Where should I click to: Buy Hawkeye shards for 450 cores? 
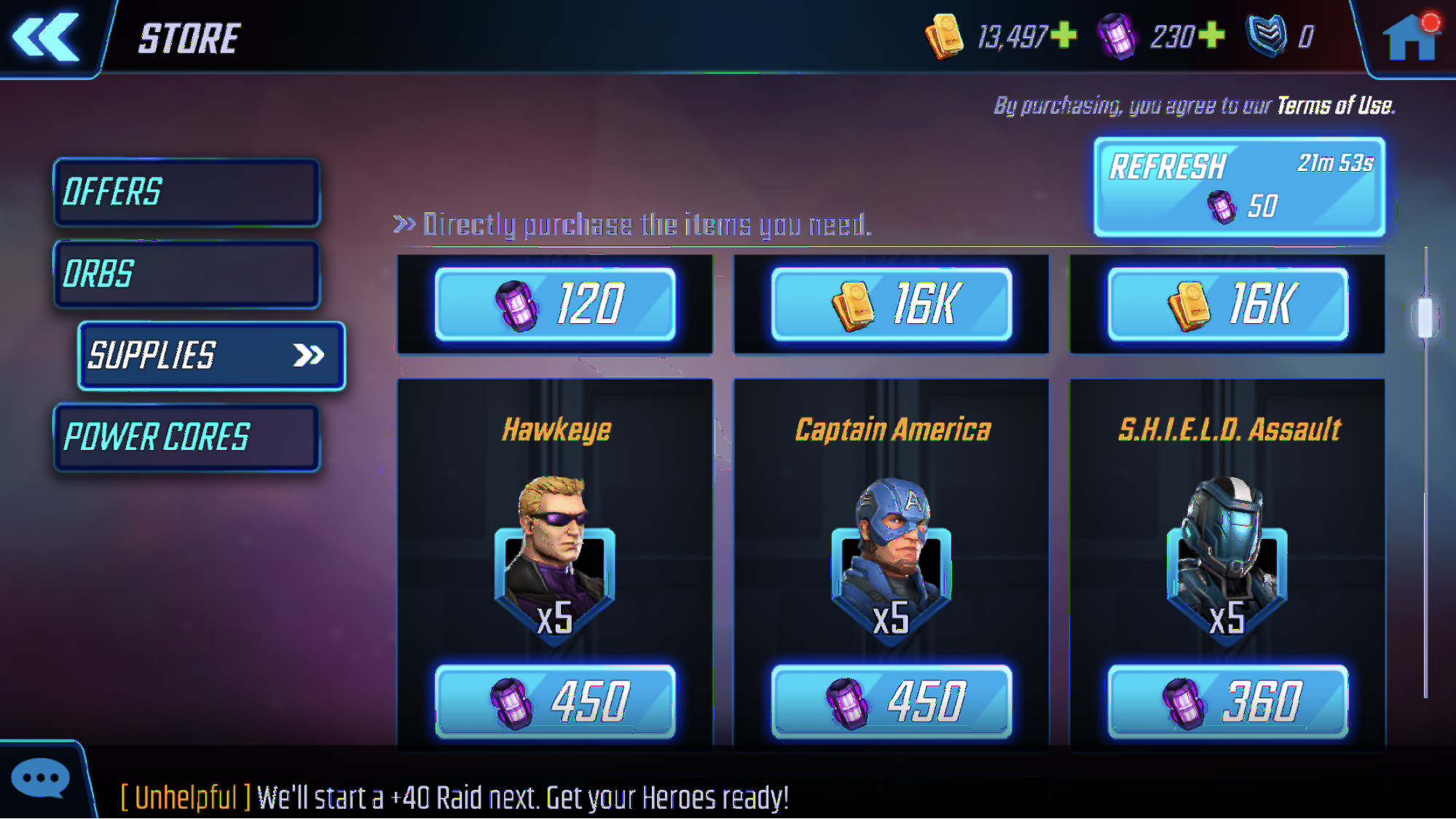[555, 702]
